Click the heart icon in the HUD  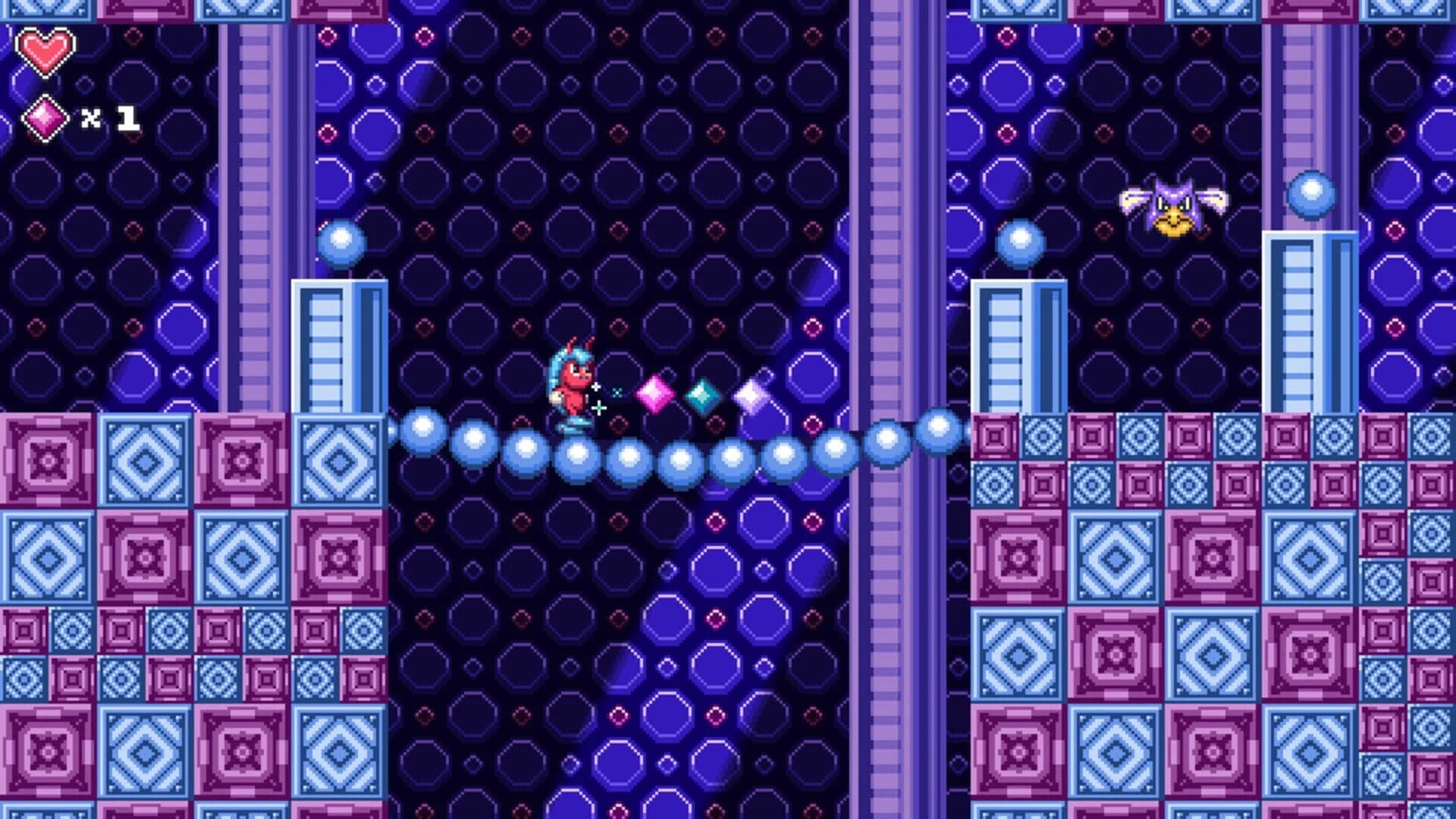pyautogui.click(x=44, y=52)
